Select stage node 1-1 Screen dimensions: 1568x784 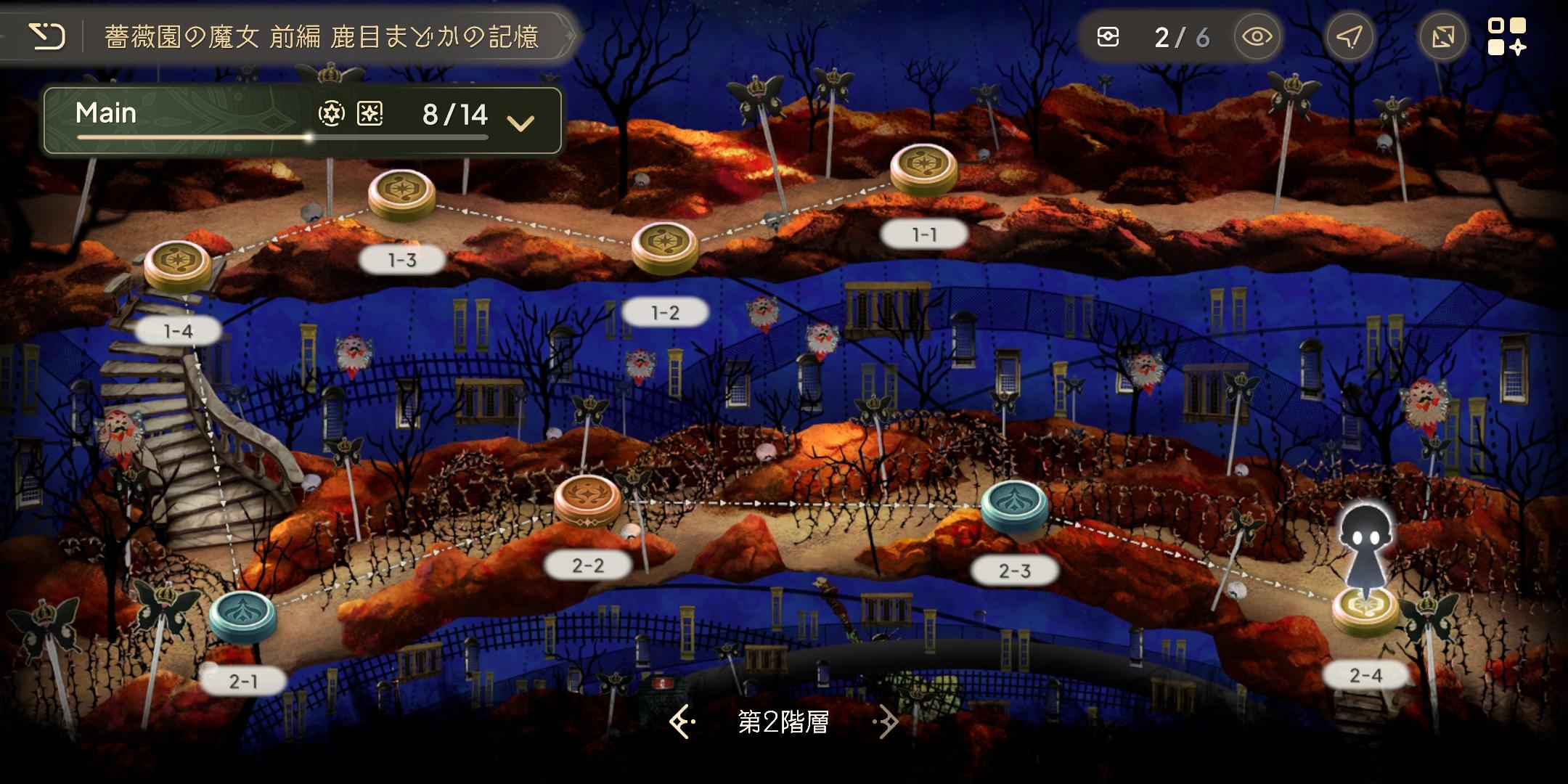tap(923, 170)
